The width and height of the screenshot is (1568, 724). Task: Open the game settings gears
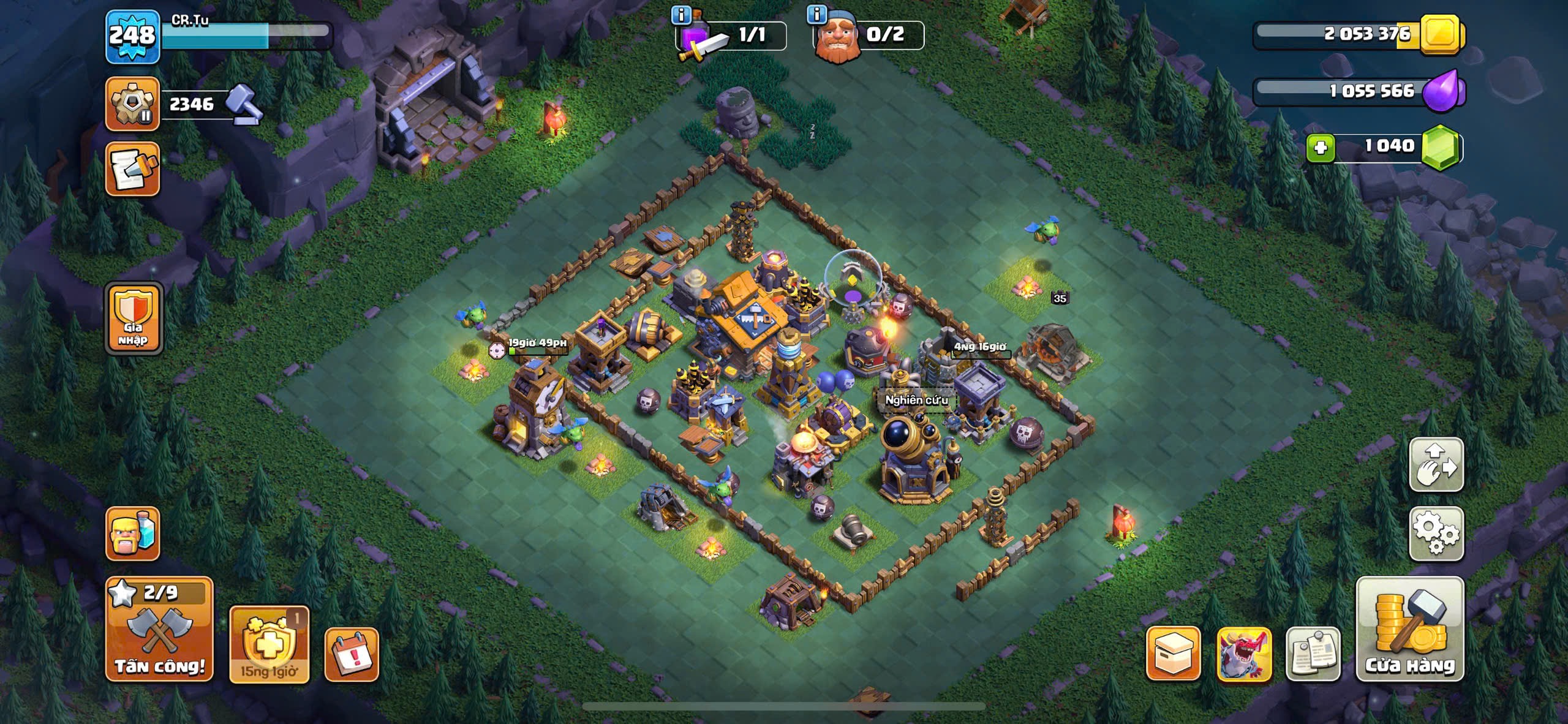point(1436,534)
